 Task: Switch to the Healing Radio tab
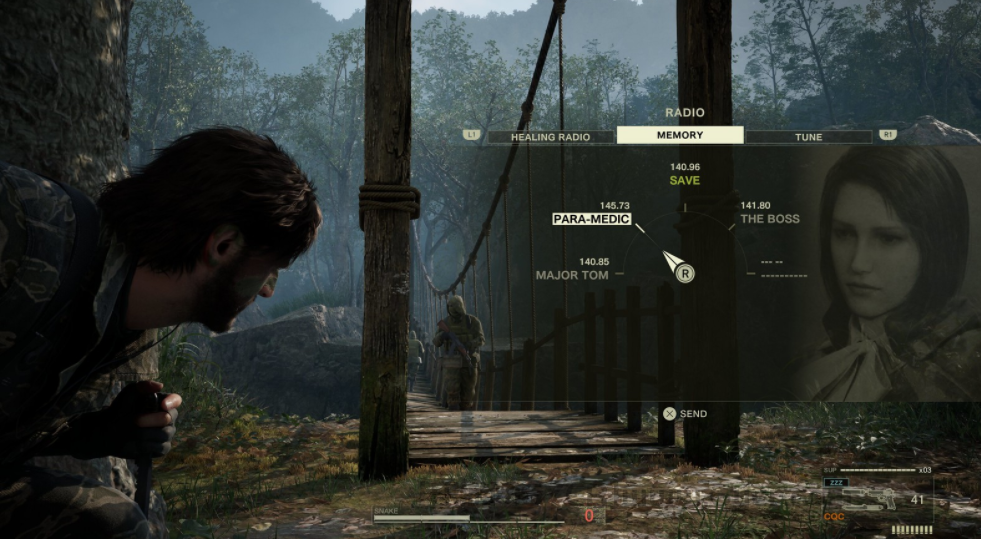click(550, 136)
